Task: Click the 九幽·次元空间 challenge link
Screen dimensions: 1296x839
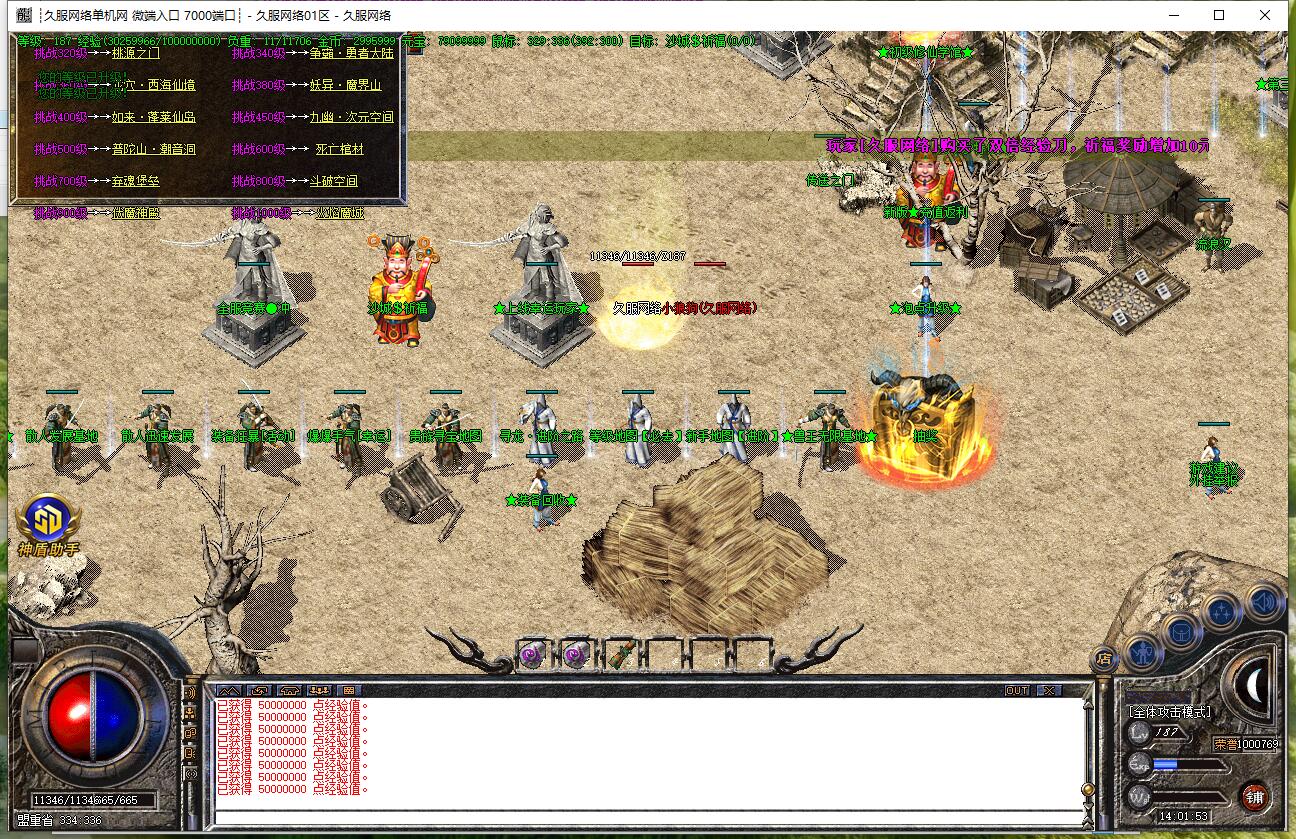Action: pos(351,117)
